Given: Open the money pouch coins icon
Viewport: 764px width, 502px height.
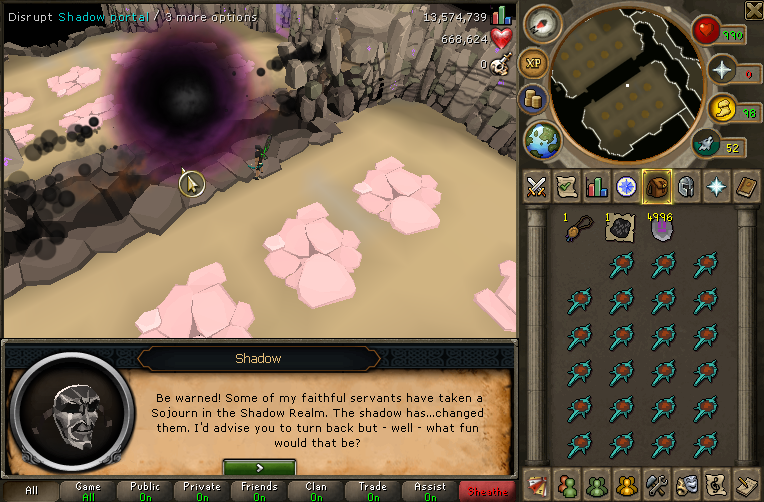Looking at the screenshot, I should [x=534, y=100].
